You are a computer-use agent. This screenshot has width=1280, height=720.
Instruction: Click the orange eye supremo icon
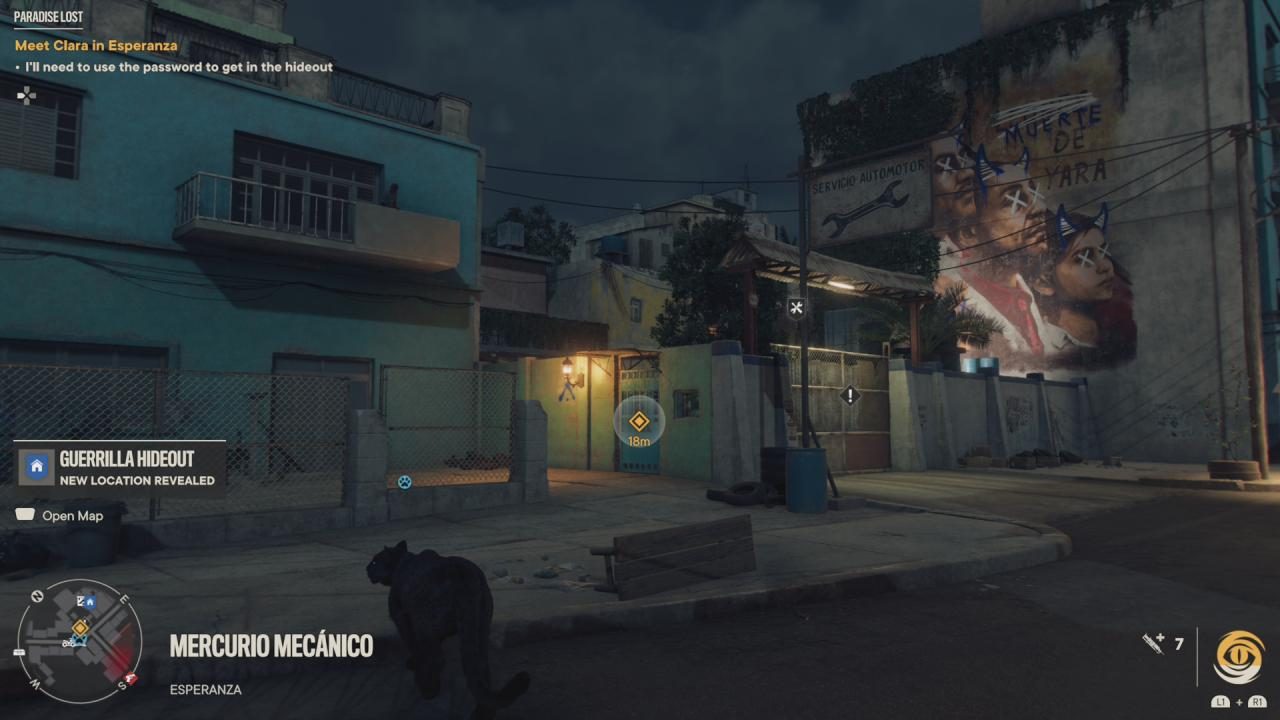[x=1240, y=655]
